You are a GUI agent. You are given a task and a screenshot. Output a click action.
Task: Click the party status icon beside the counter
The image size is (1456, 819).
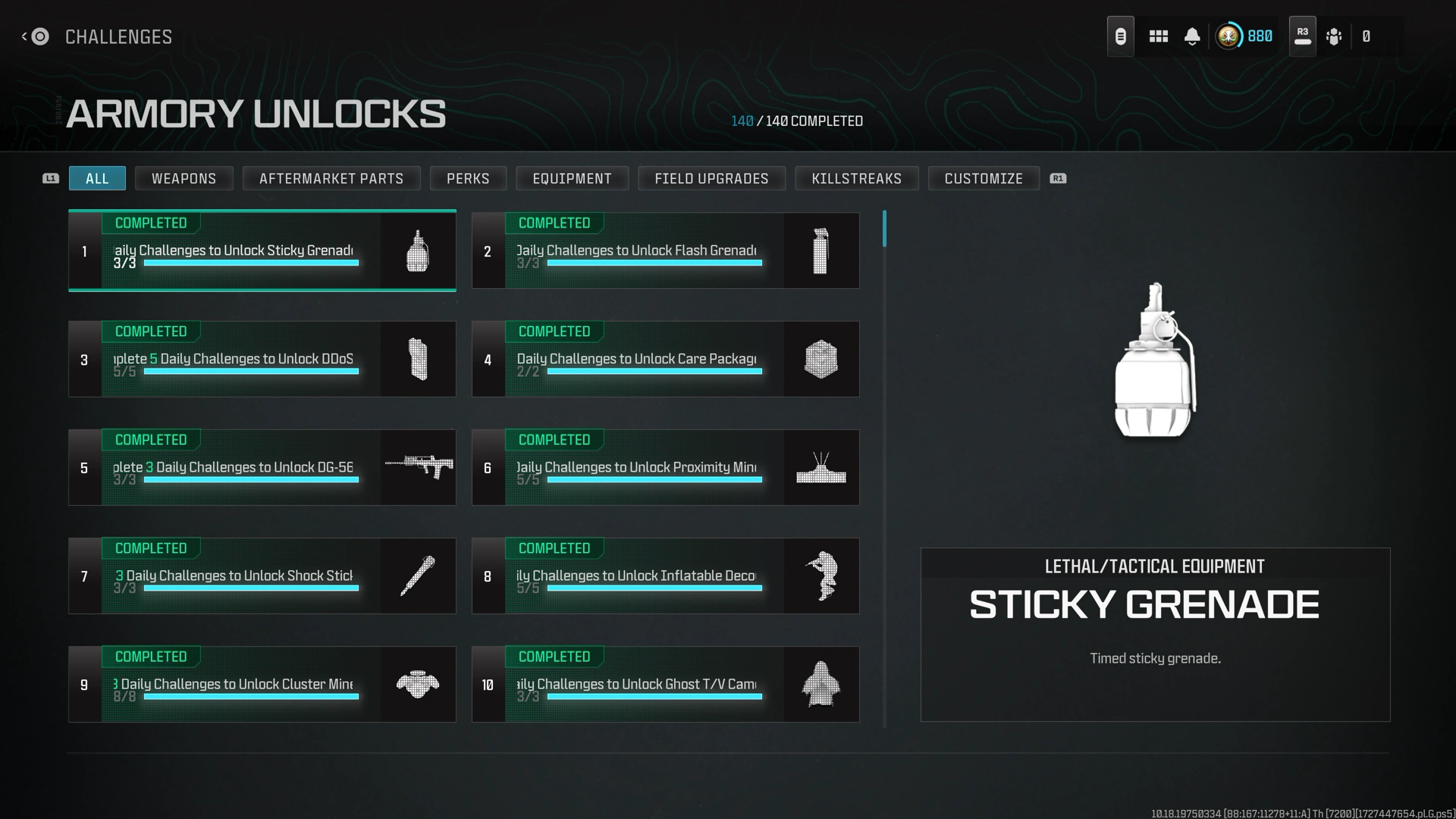[x=1335, y=36]
